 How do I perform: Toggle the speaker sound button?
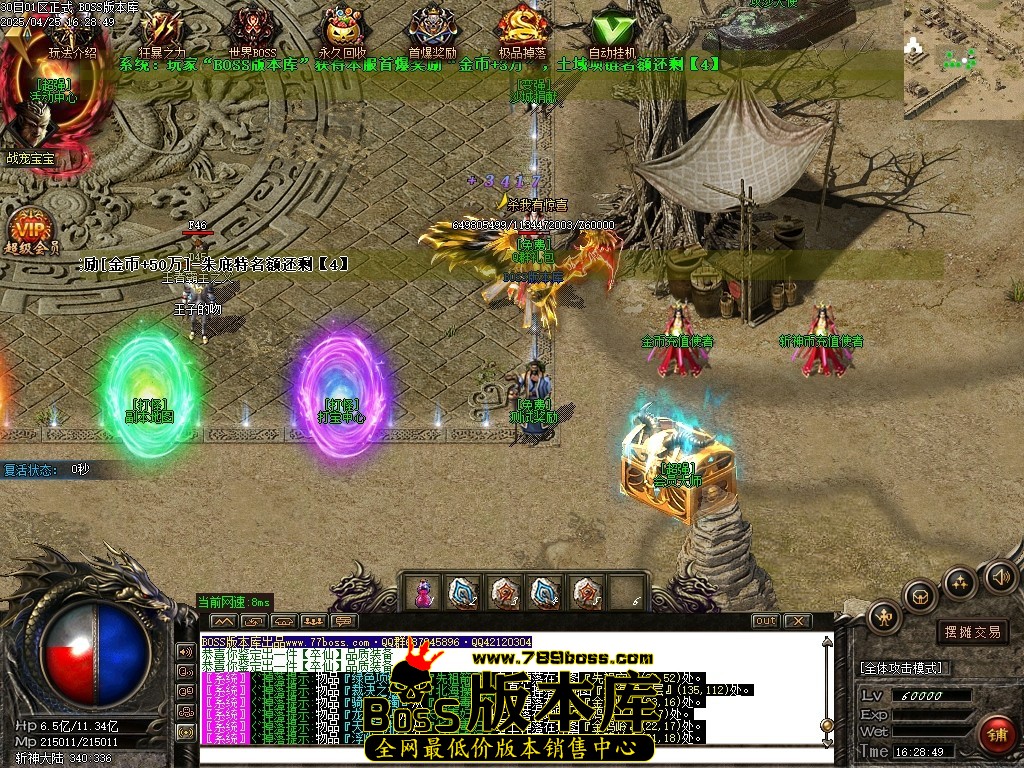pyautogui.click(x=1000, y=576)
